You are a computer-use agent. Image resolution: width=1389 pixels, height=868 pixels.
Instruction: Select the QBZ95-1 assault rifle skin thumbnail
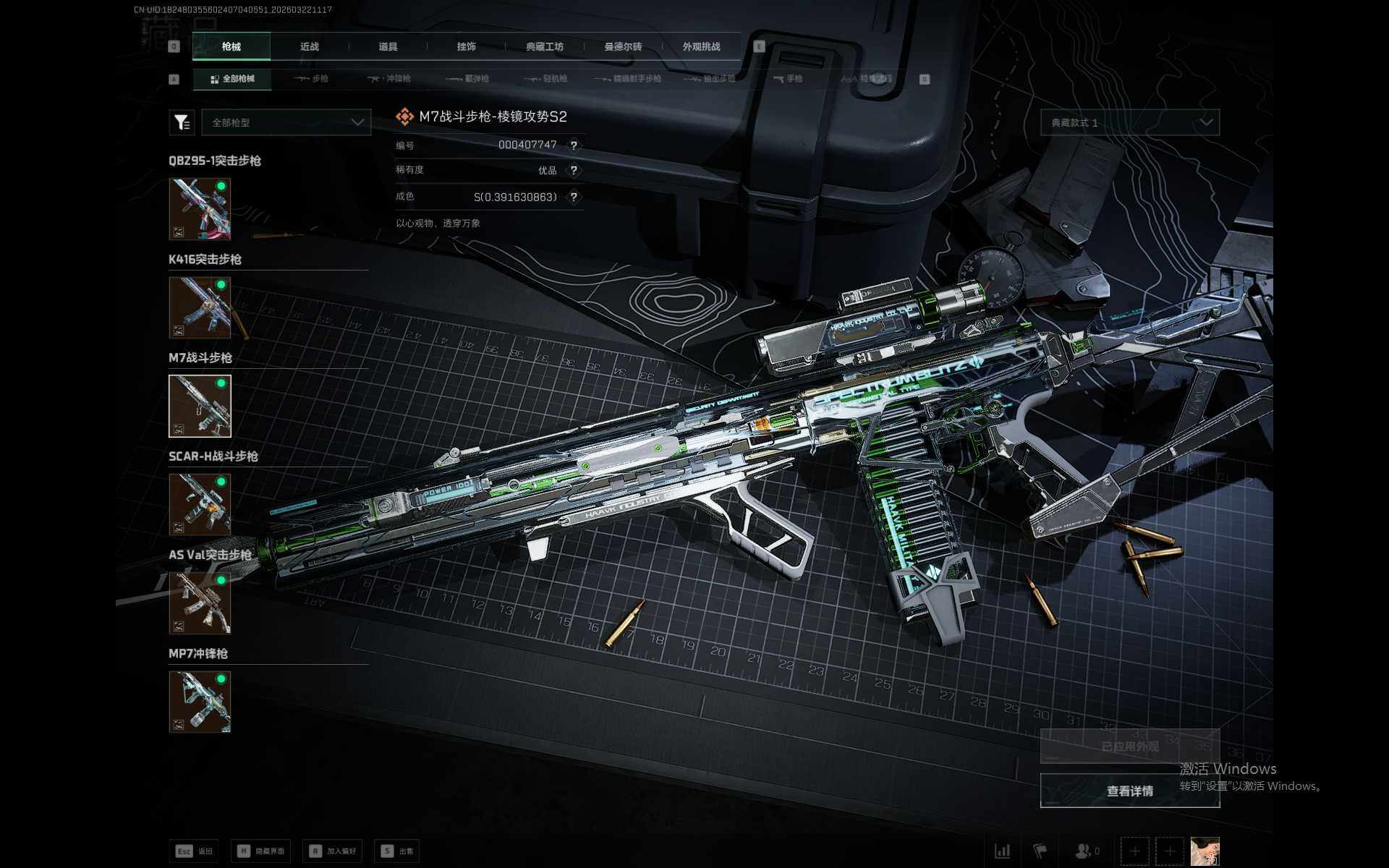(200, 209)
